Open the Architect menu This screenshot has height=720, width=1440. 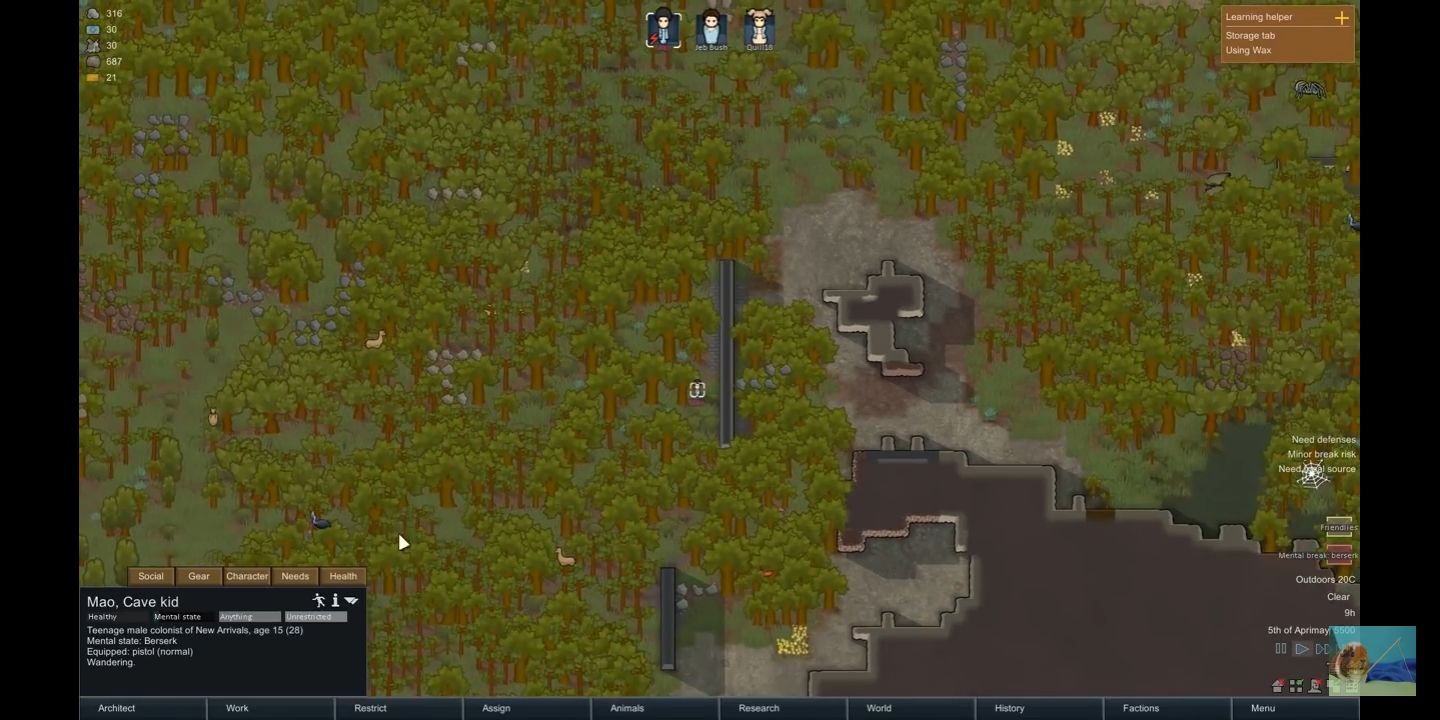pos(115,708)
